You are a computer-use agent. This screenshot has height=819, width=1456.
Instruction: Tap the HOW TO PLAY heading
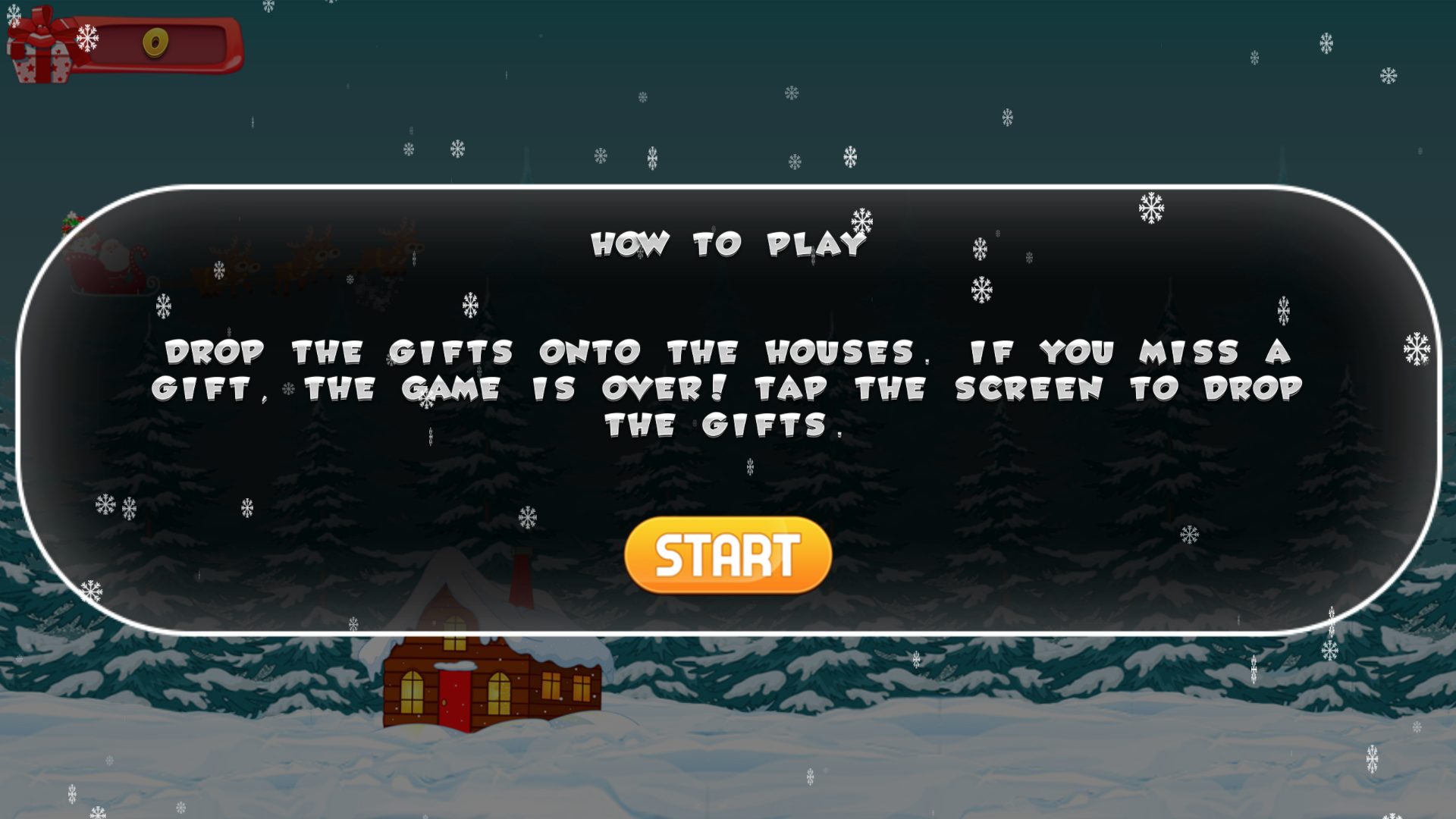[x=728, y=244]
